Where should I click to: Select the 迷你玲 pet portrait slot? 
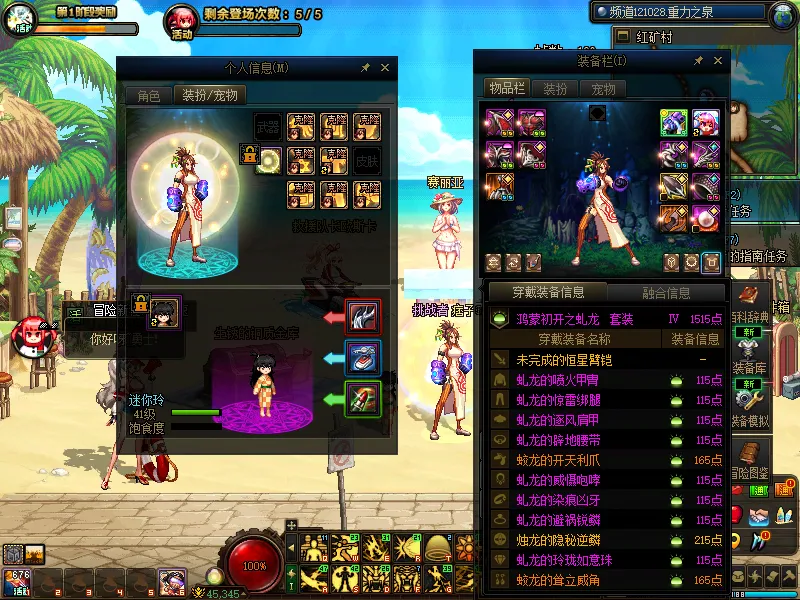165,312
